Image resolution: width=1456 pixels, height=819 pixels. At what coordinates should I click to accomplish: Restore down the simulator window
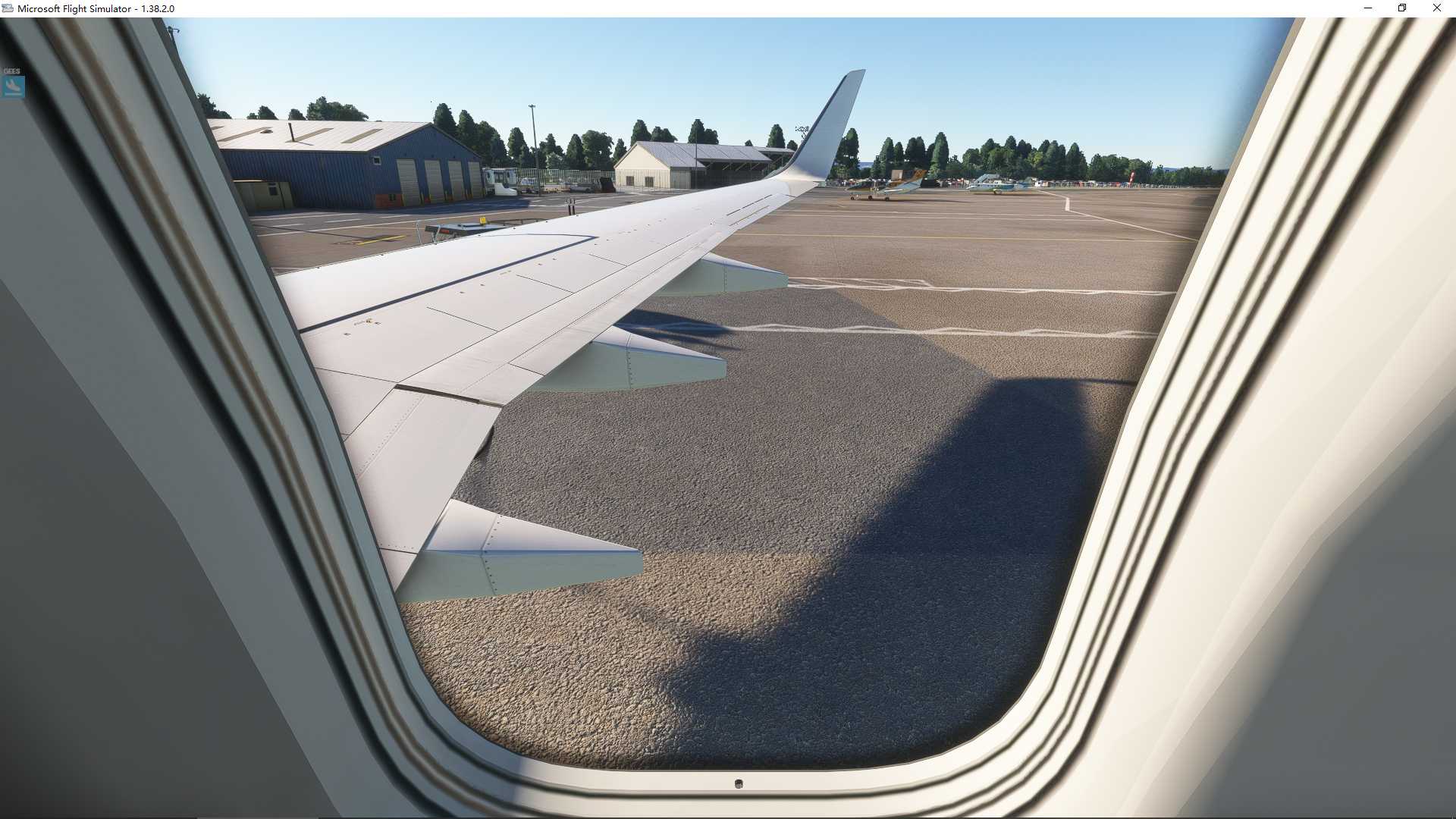pos(1402,8)
